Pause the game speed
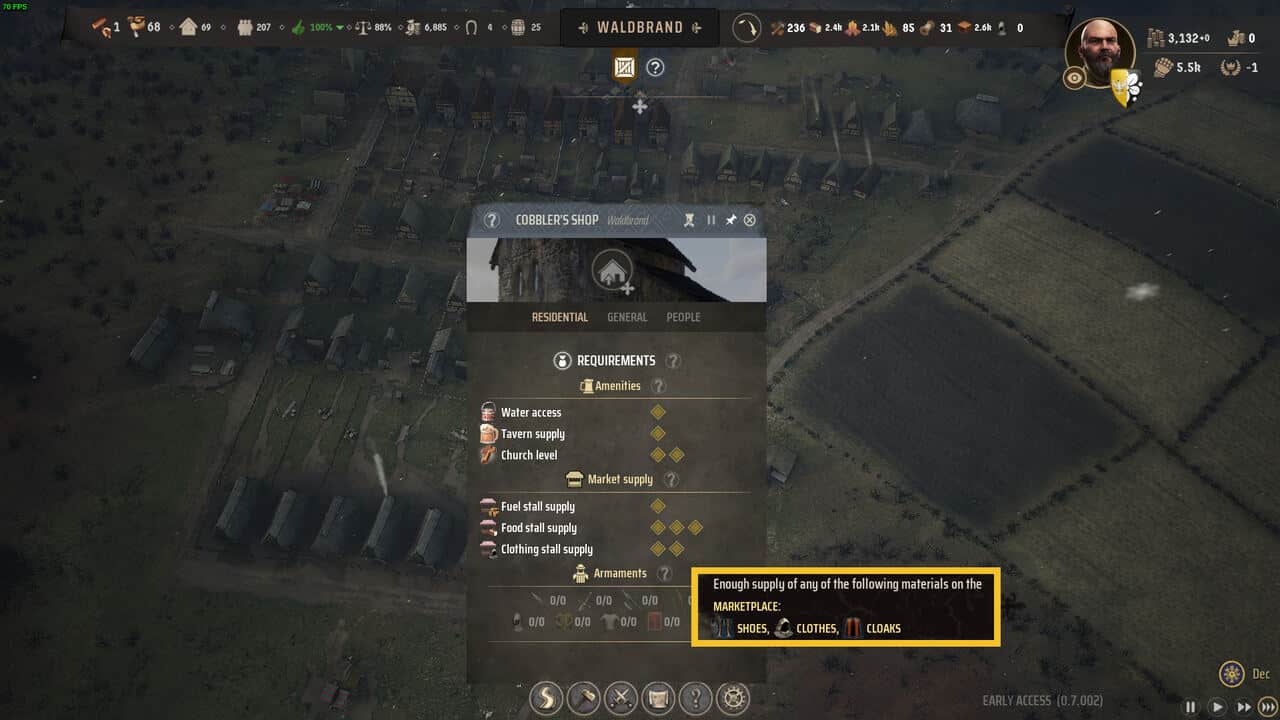 click(x=1190, y=707)
